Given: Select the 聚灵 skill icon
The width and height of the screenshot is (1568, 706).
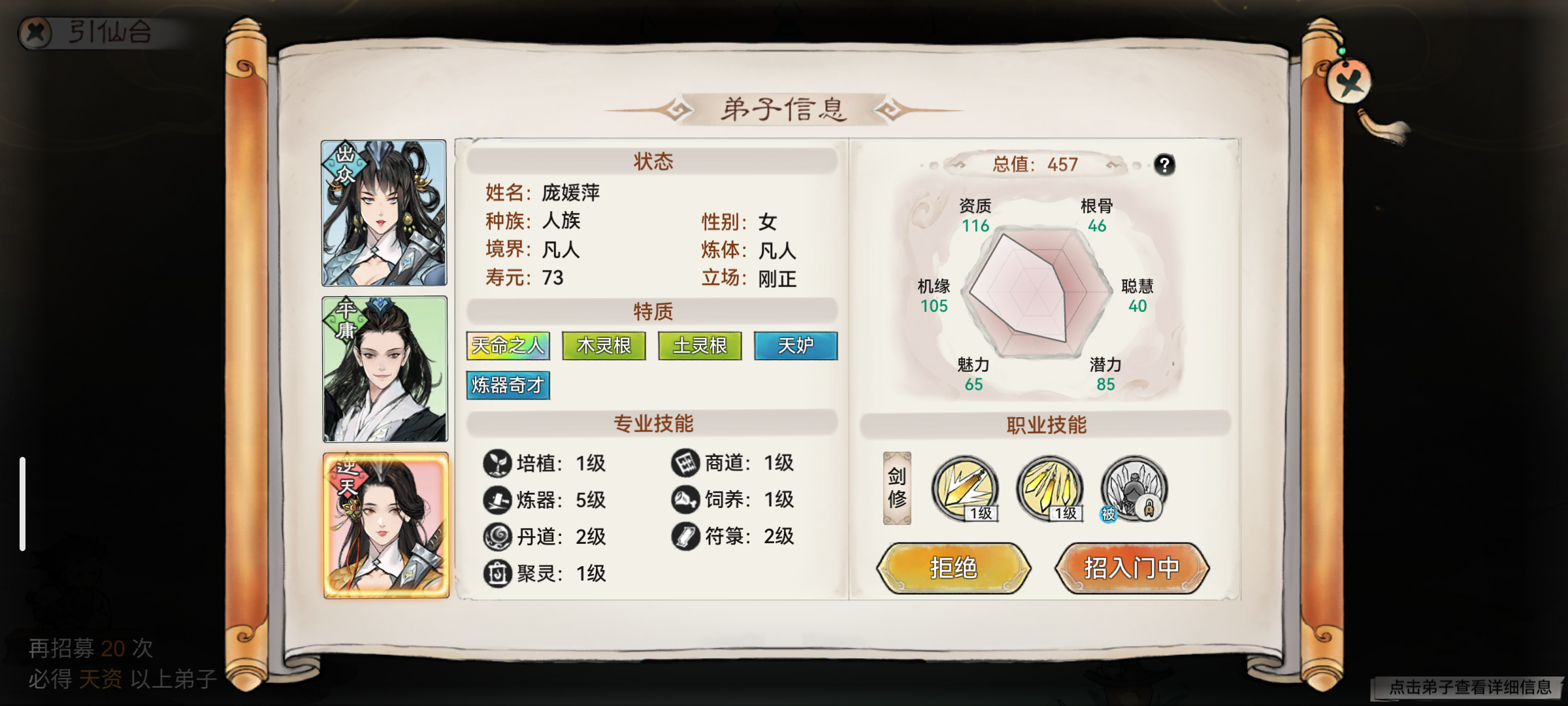Looking at the screenshot, I should 497,573.
